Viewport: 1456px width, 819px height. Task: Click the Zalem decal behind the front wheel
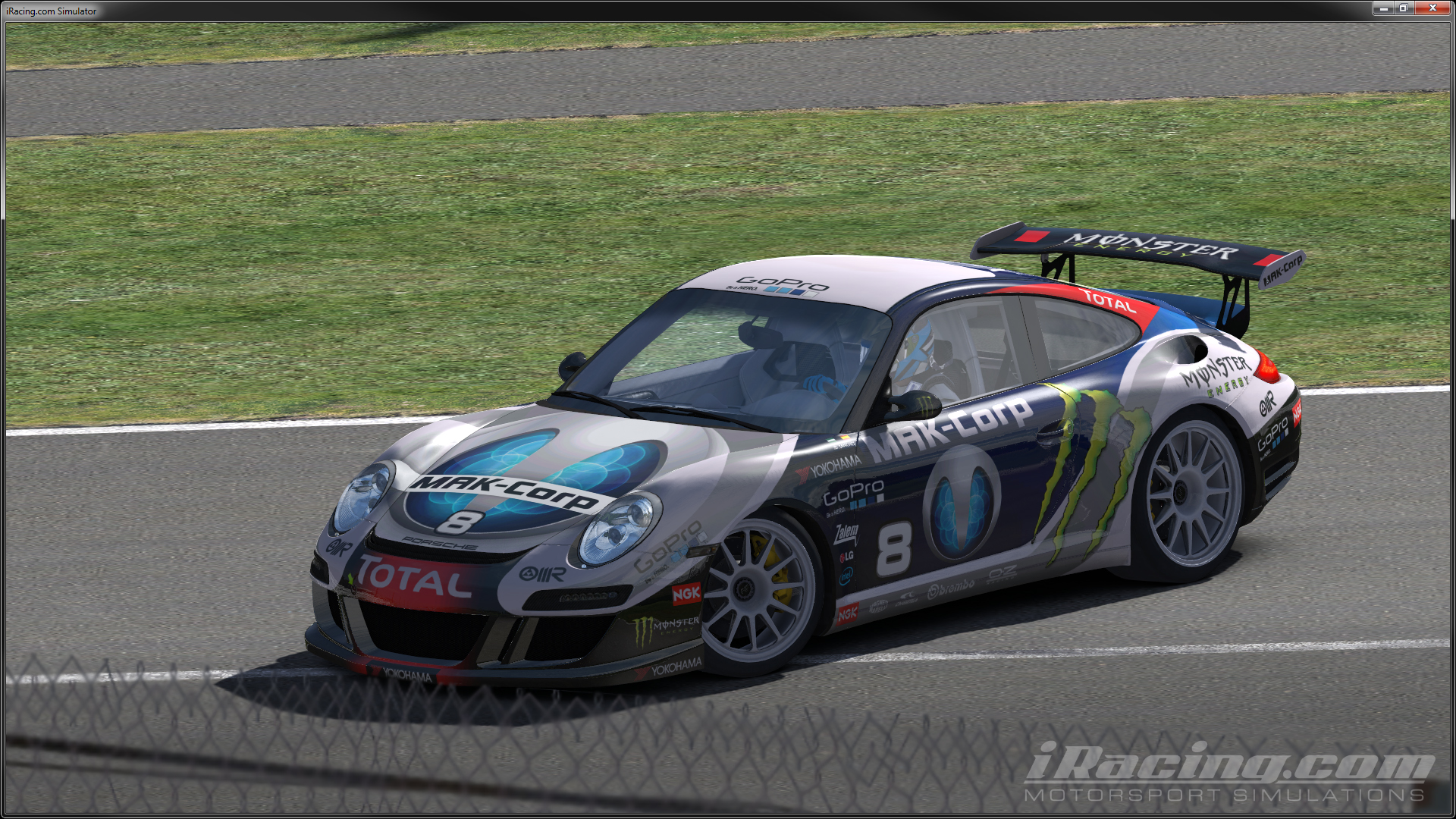click(847, 533)
